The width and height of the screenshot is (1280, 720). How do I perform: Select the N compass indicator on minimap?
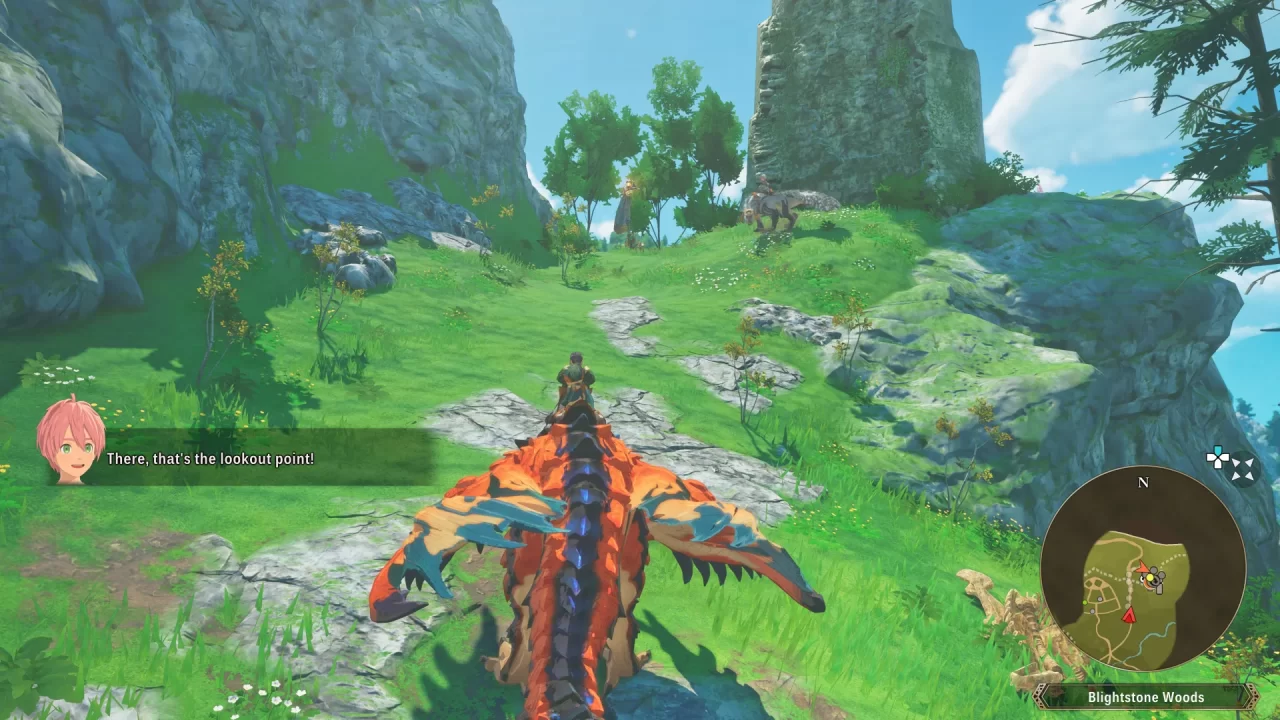click(1143, 481)
